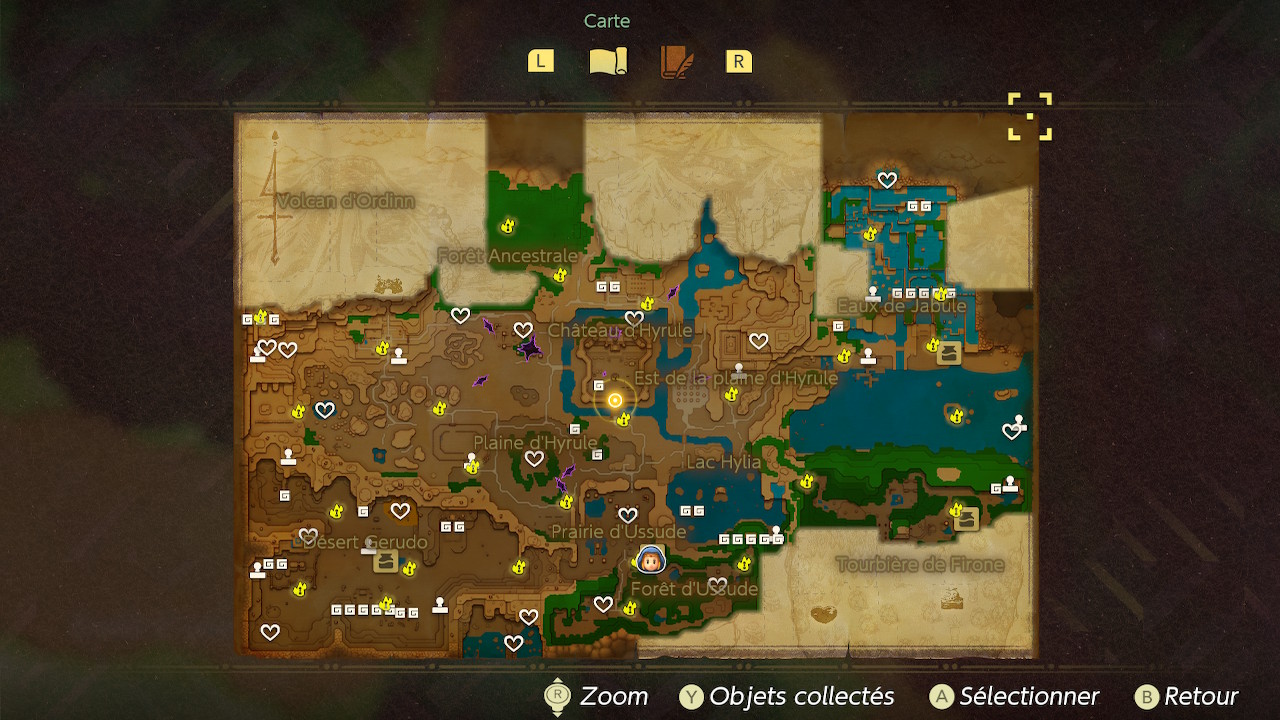Switch to the journal book tab
This screenshot has width=1280, height=720.
[676, 62]
